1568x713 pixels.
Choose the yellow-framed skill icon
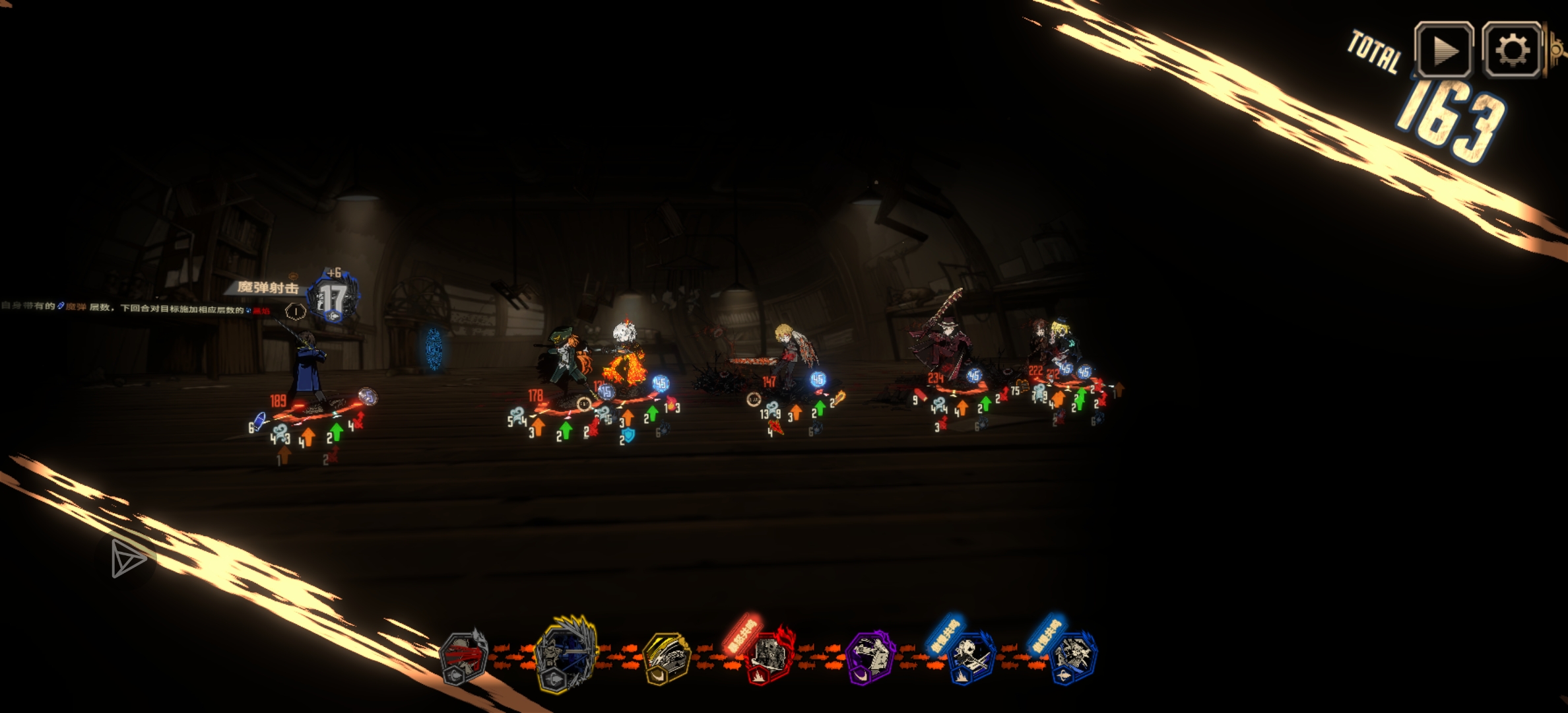[x=667, y=658]
